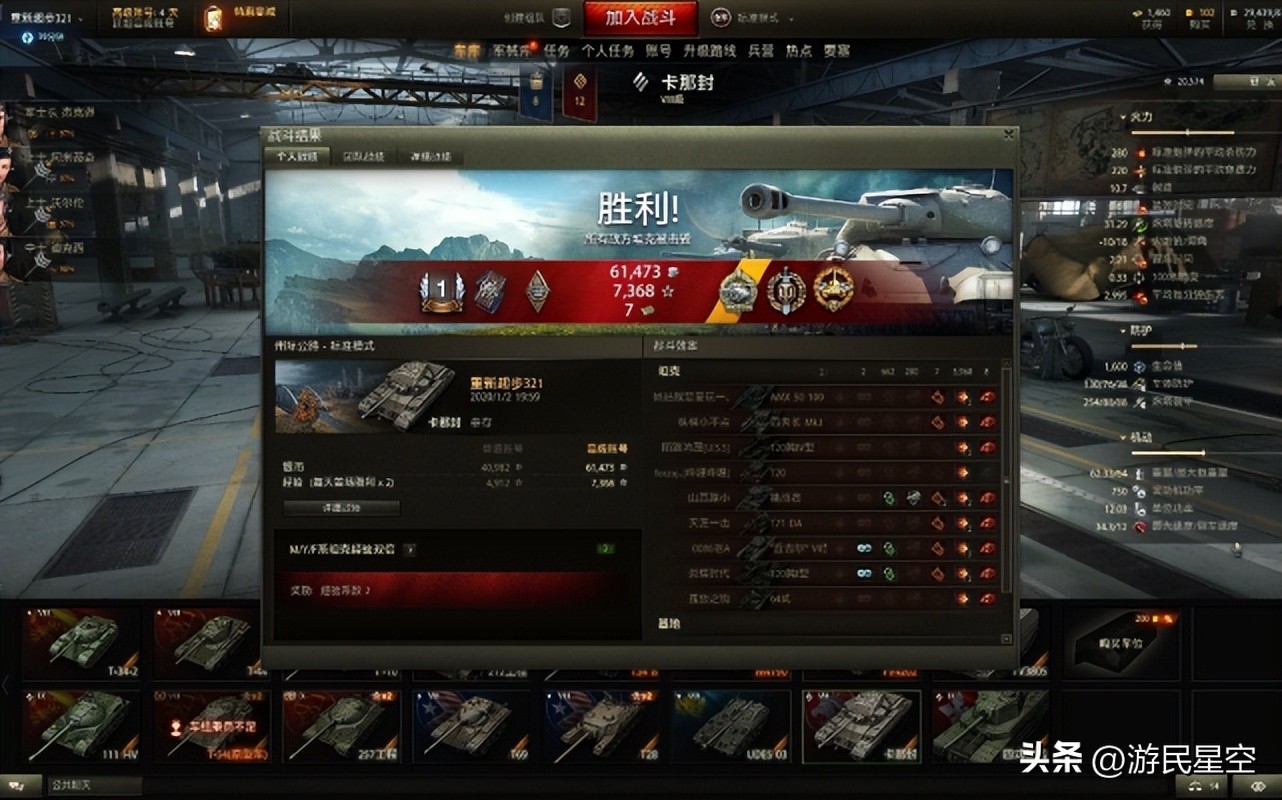Open the 升级路线 tech tree menu
This screenshot has width=1282, height=800.
pyautogui.click(x=709, y=51)
